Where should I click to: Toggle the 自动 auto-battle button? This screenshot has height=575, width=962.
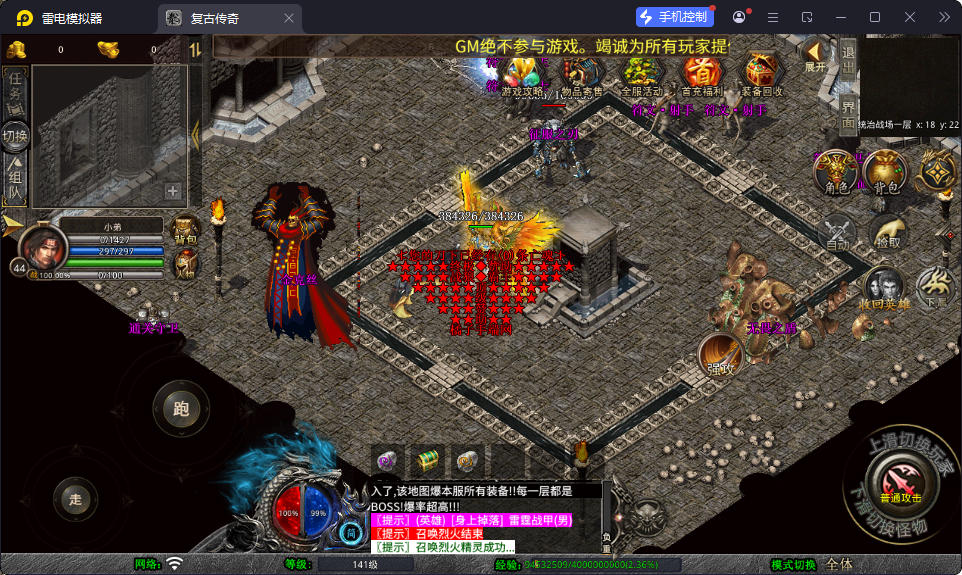pos(837,233)
